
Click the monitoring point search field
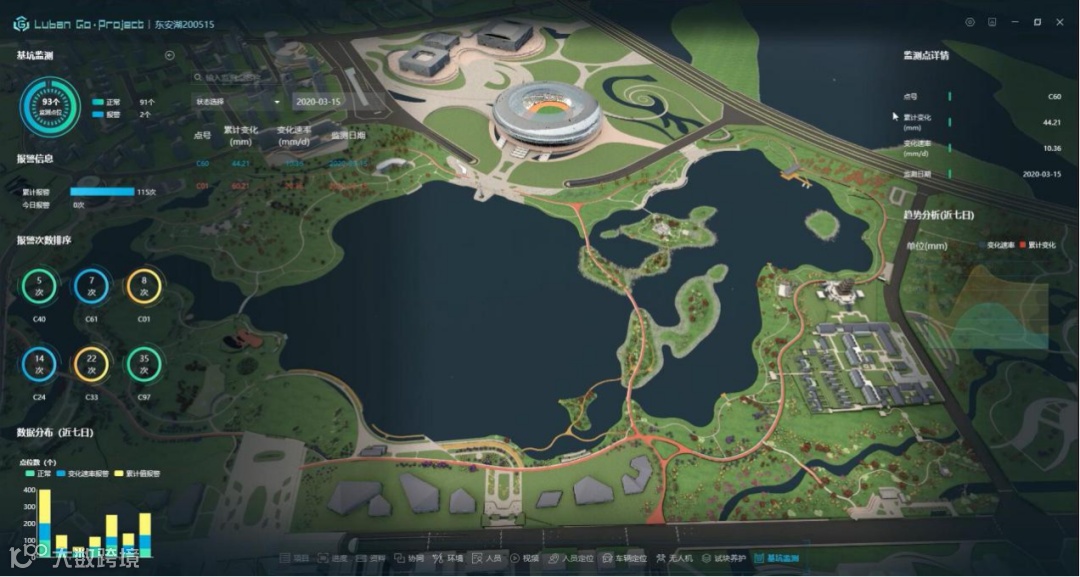point(235,77)
